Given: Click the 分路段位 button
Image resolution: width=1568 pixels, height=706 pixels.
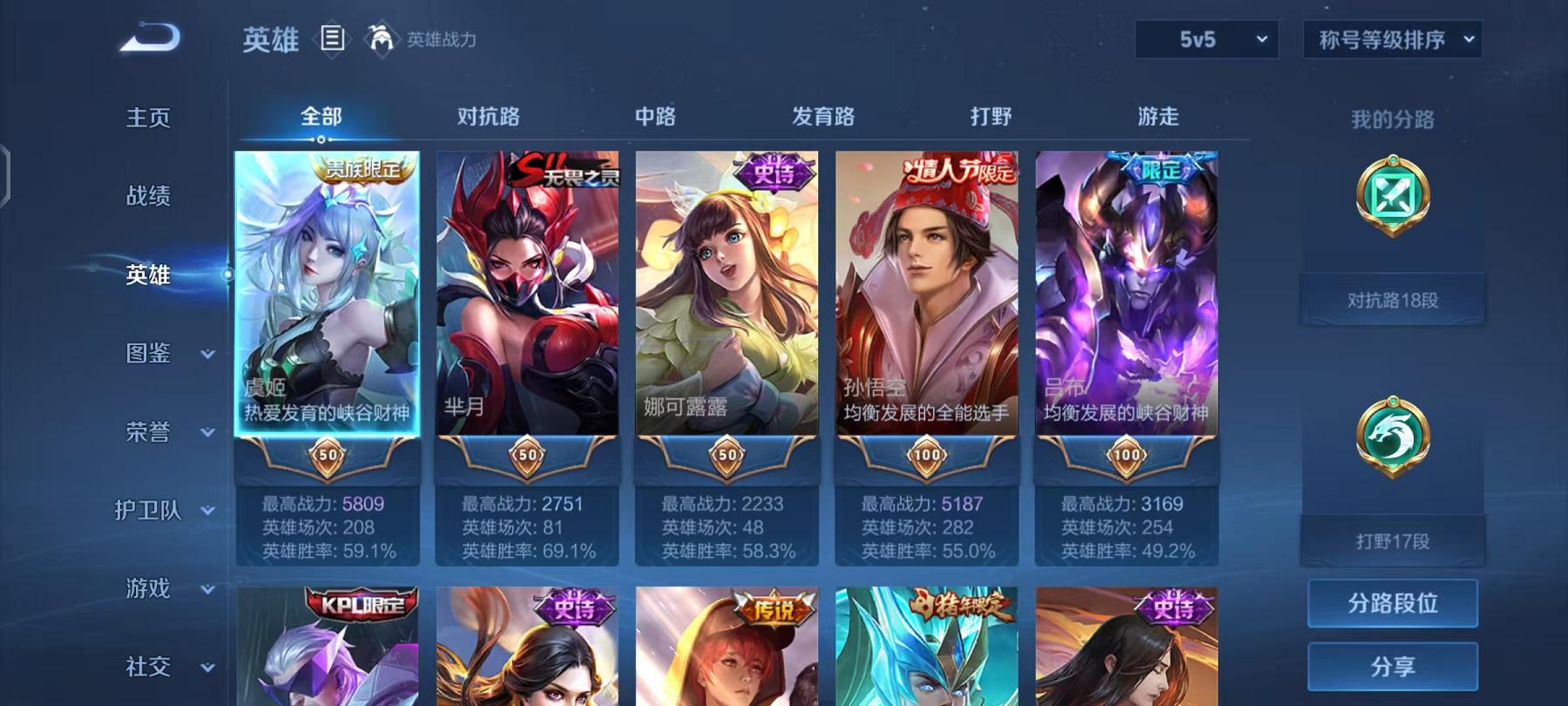Looking at the screenshot, I should pos(1391,603).
